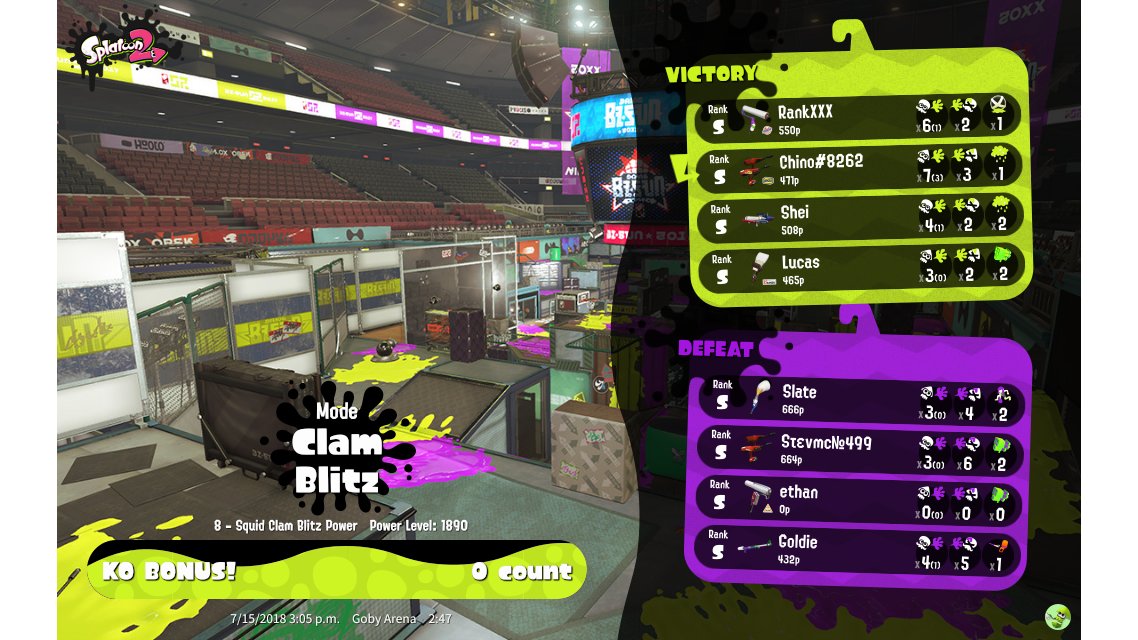Choose ethan's row on the losing team

858,498
